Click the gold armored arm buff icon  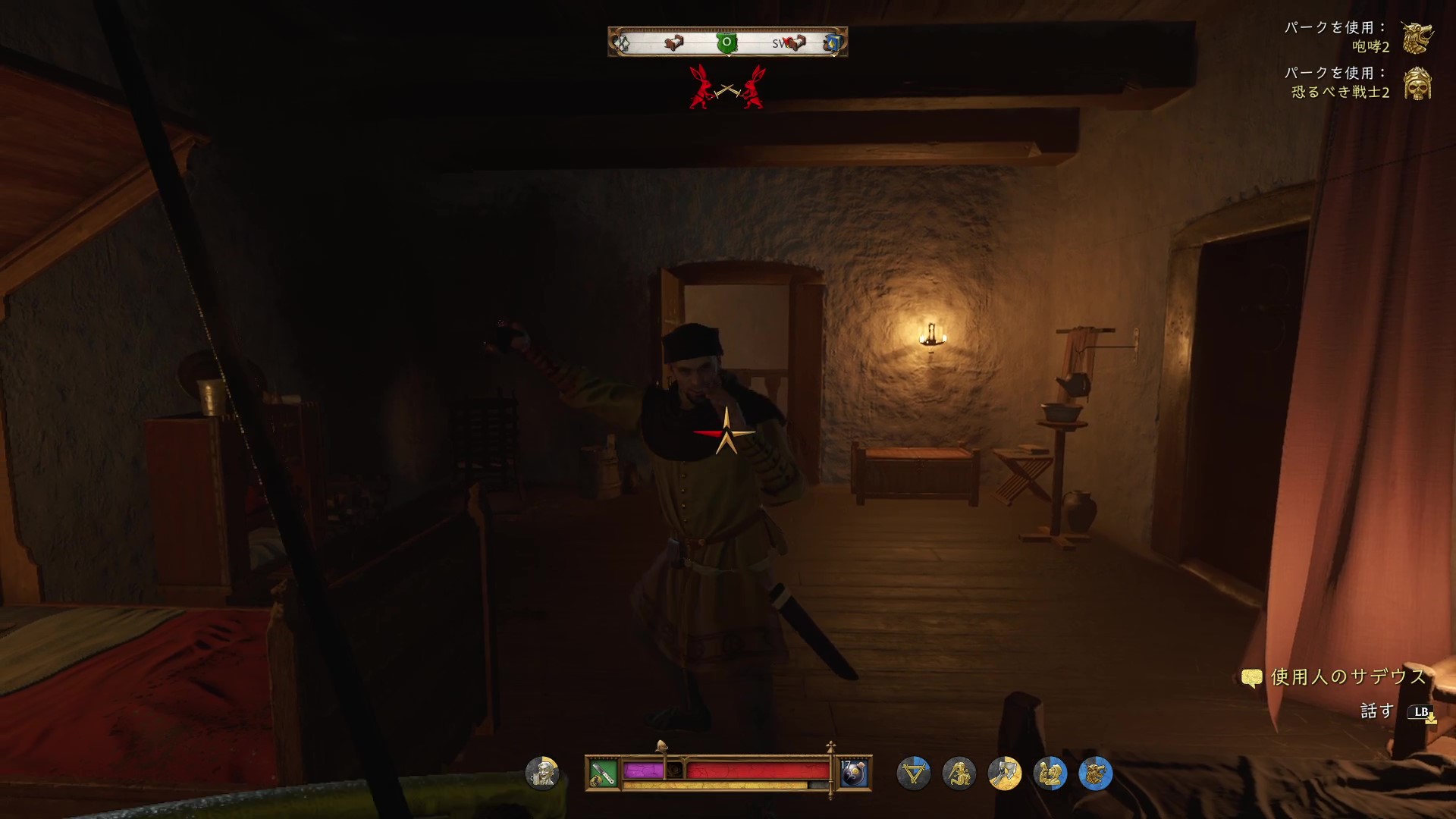click(1004, 773)
